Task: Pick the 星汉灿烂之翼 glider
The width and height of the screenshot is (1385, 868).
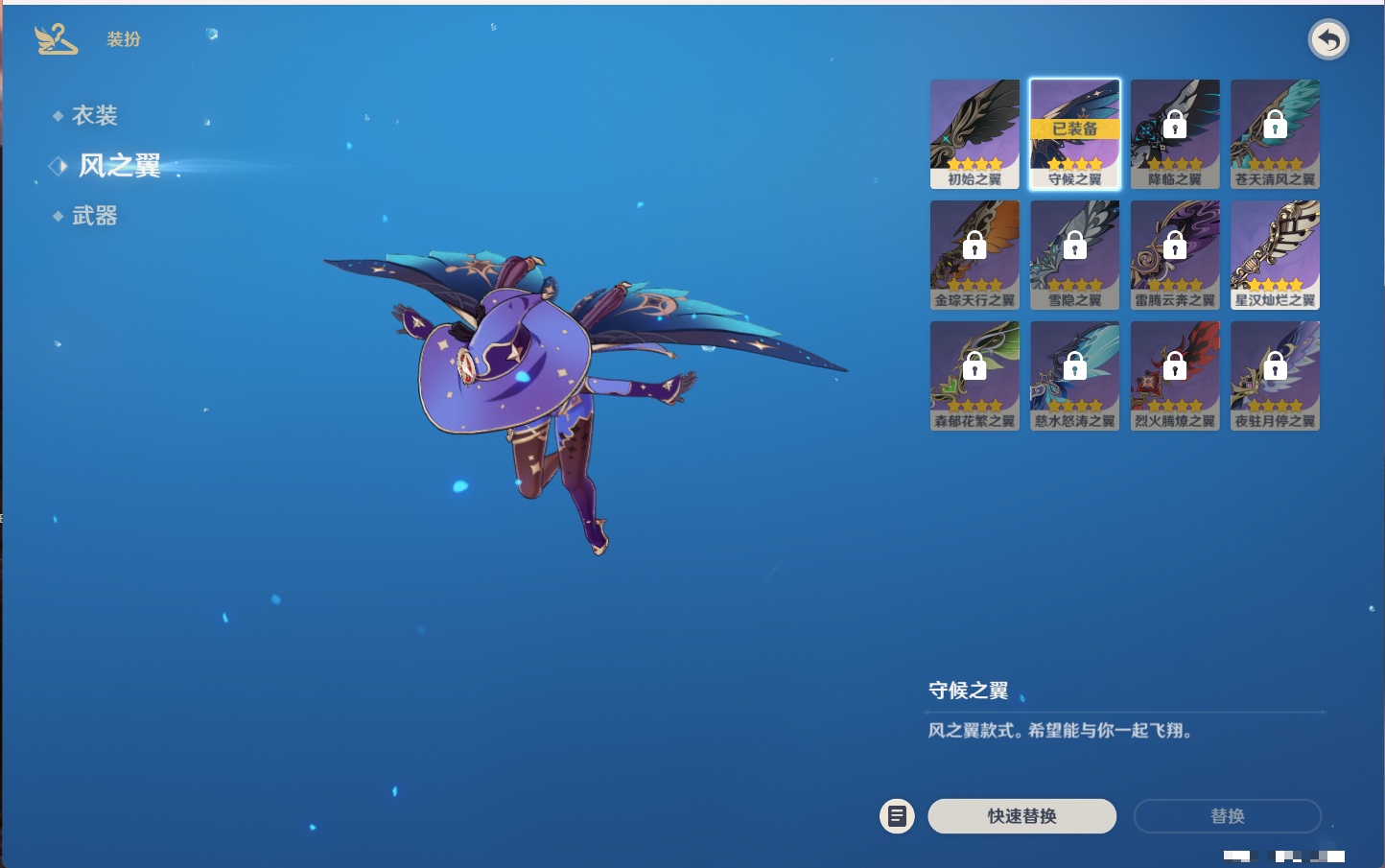Action: (x=1275, y=255)
